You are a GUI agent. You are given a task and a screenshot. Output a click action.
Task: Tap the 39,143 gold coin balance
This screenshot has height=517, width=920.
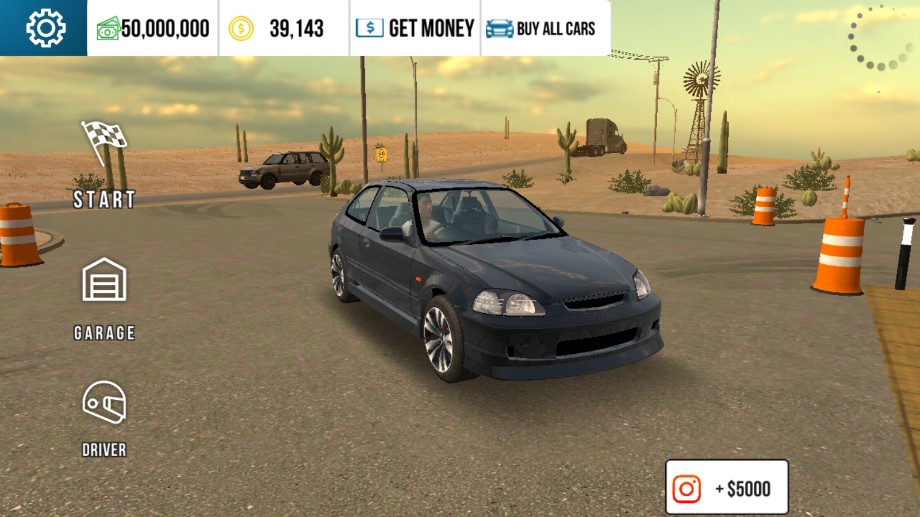pyautogui.click(x=284, y=28)
